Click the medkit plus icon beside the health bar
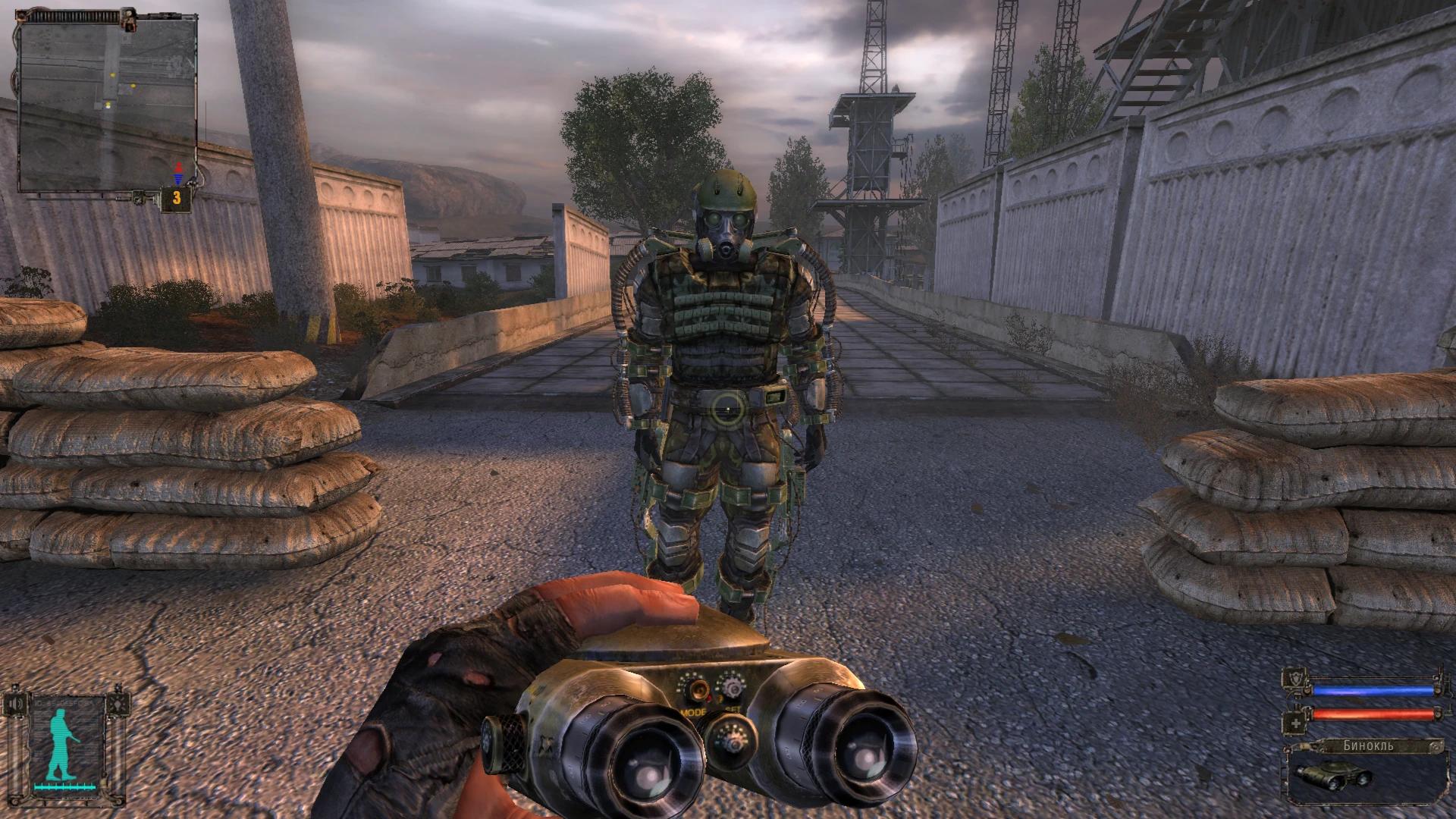This screenshot has width=1456, height=819. coord(1297,723)
